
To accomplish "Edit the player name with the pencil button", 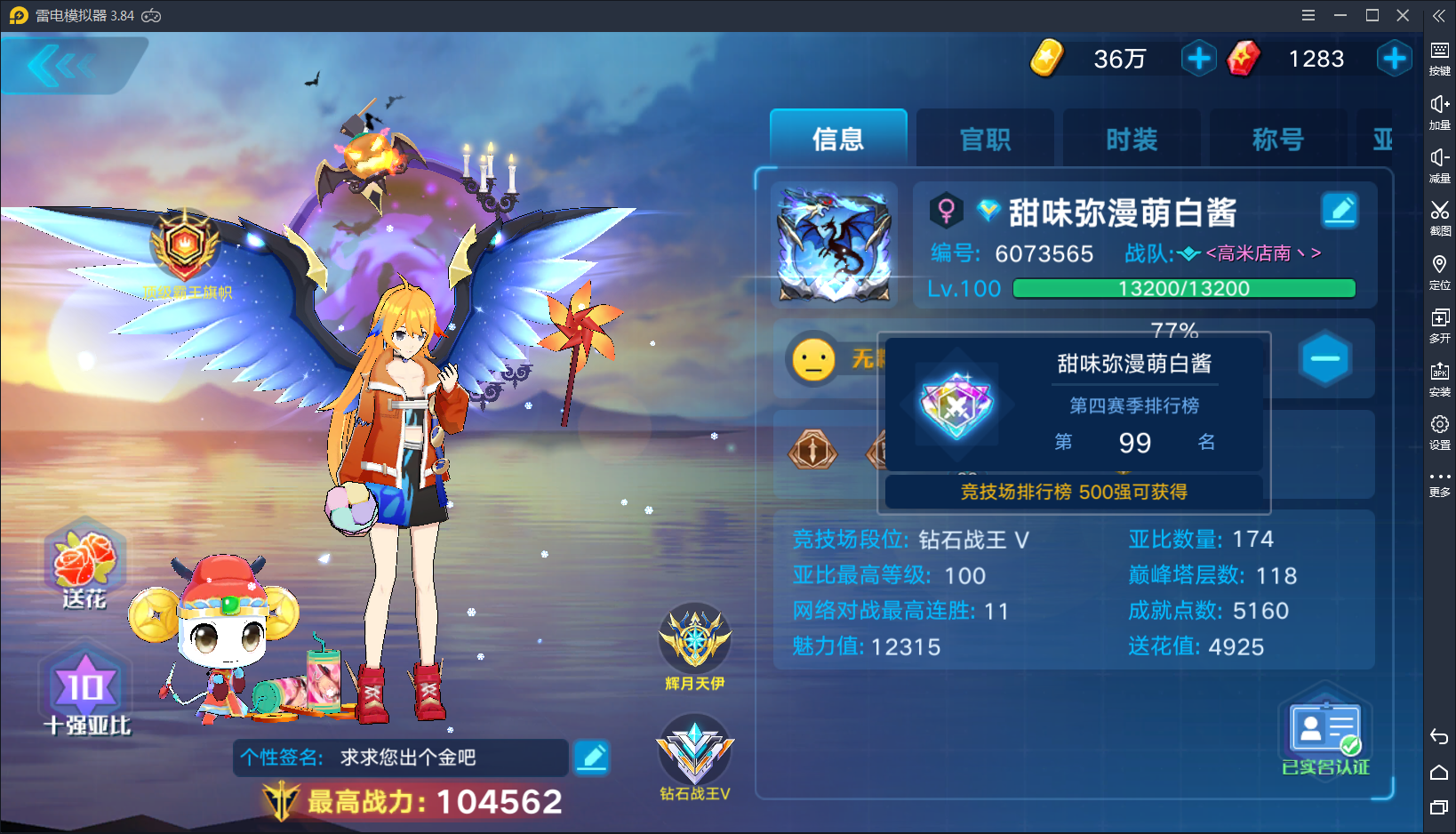I will tap(1340, 210).
